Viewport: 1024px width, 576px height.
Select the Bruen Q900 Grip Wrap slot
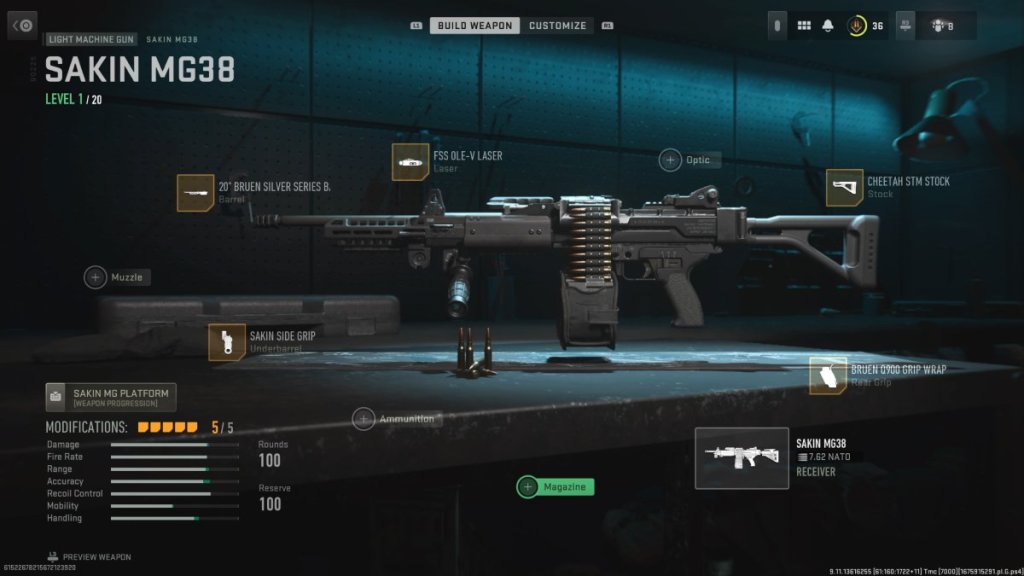[828, 375]
